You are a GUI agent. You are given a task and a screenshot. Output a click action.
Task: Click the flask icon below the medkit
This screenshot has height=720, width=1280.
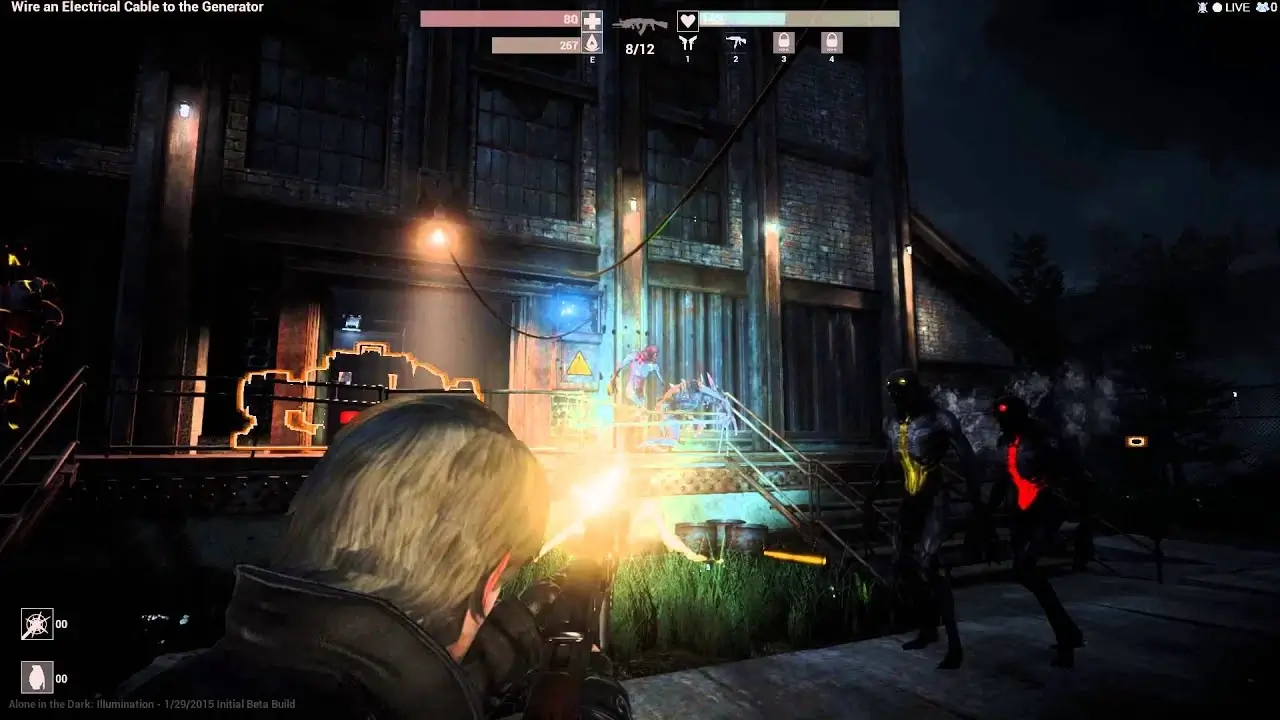pyautogui.click(x=592, y=42)
